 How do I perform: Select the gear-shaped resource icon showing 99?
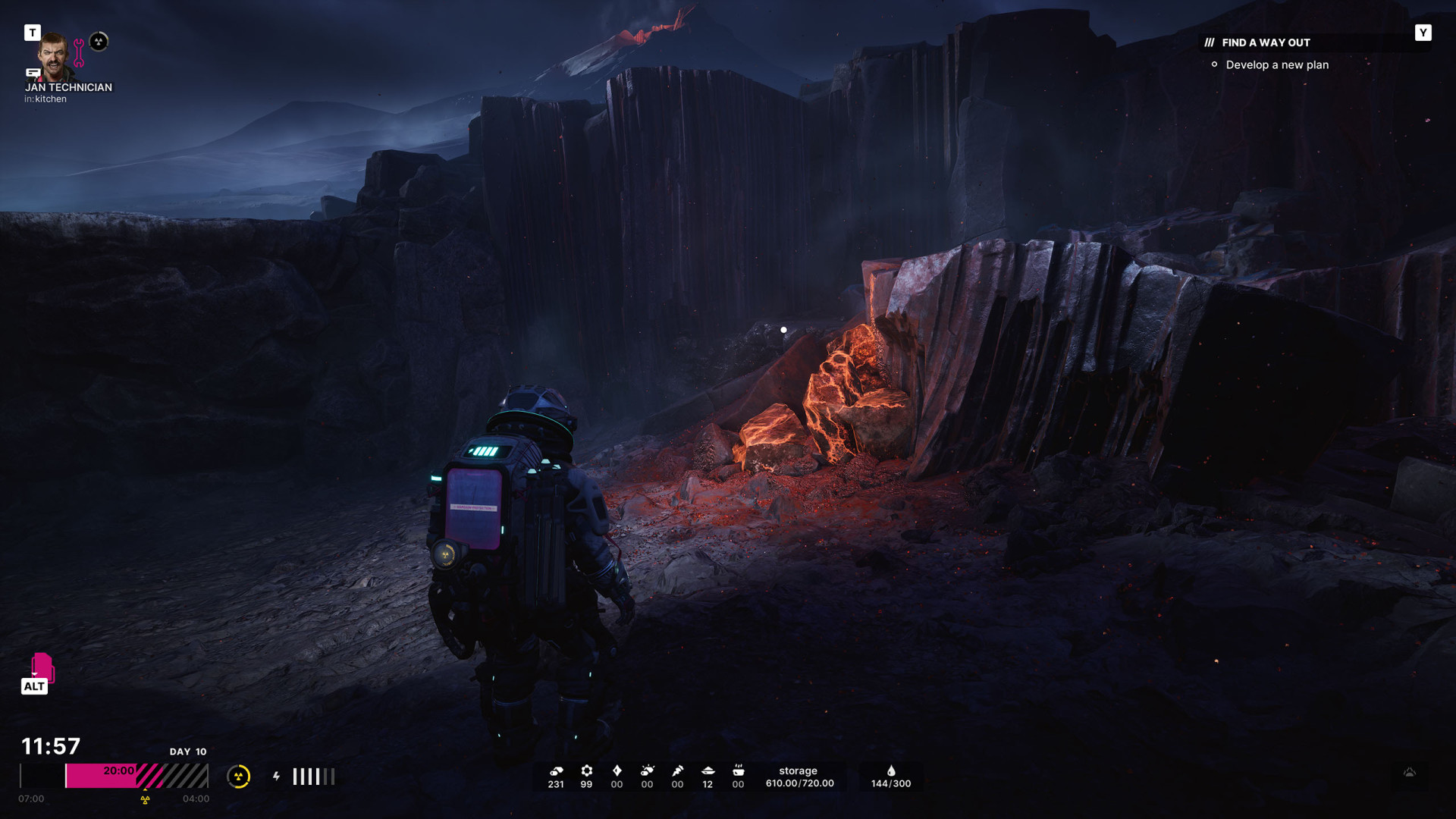pos(586,771)
